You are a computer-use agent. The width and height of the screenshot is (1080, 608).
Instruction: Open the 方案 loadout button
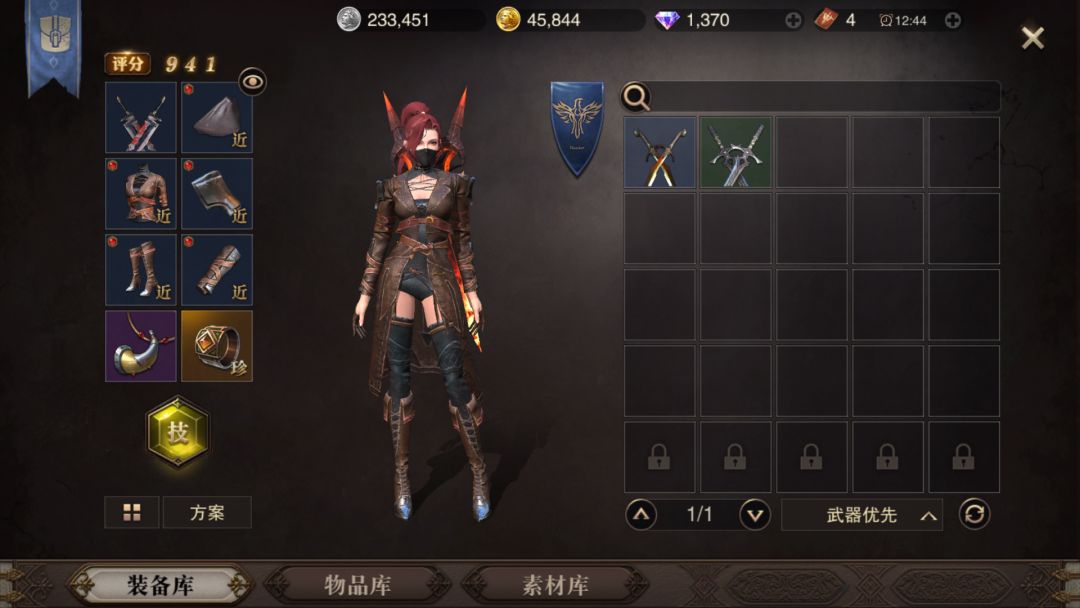207,513
